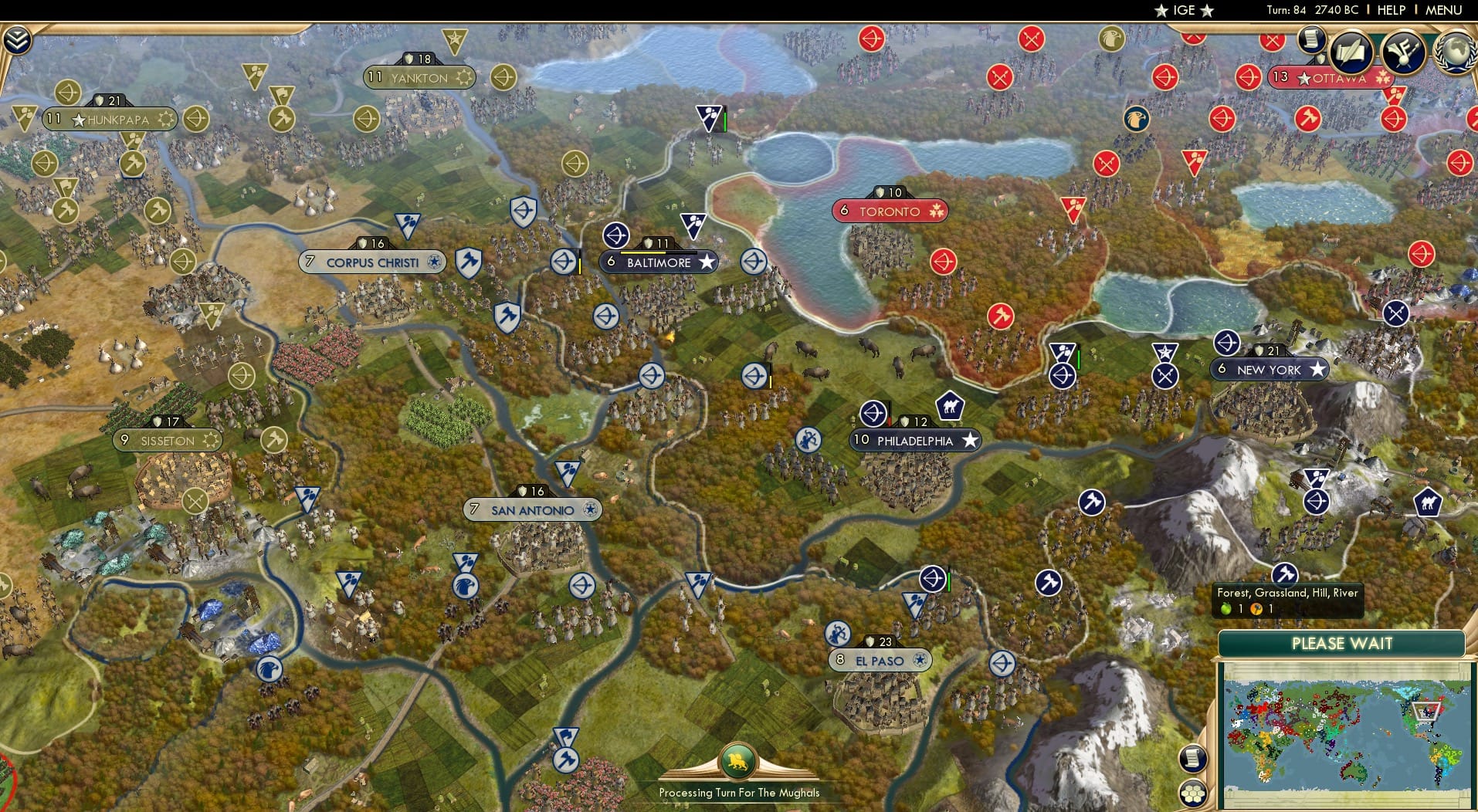This screenshot has width=1478, height=812.
Task: Open New York's city banner
Action: 1270,370
